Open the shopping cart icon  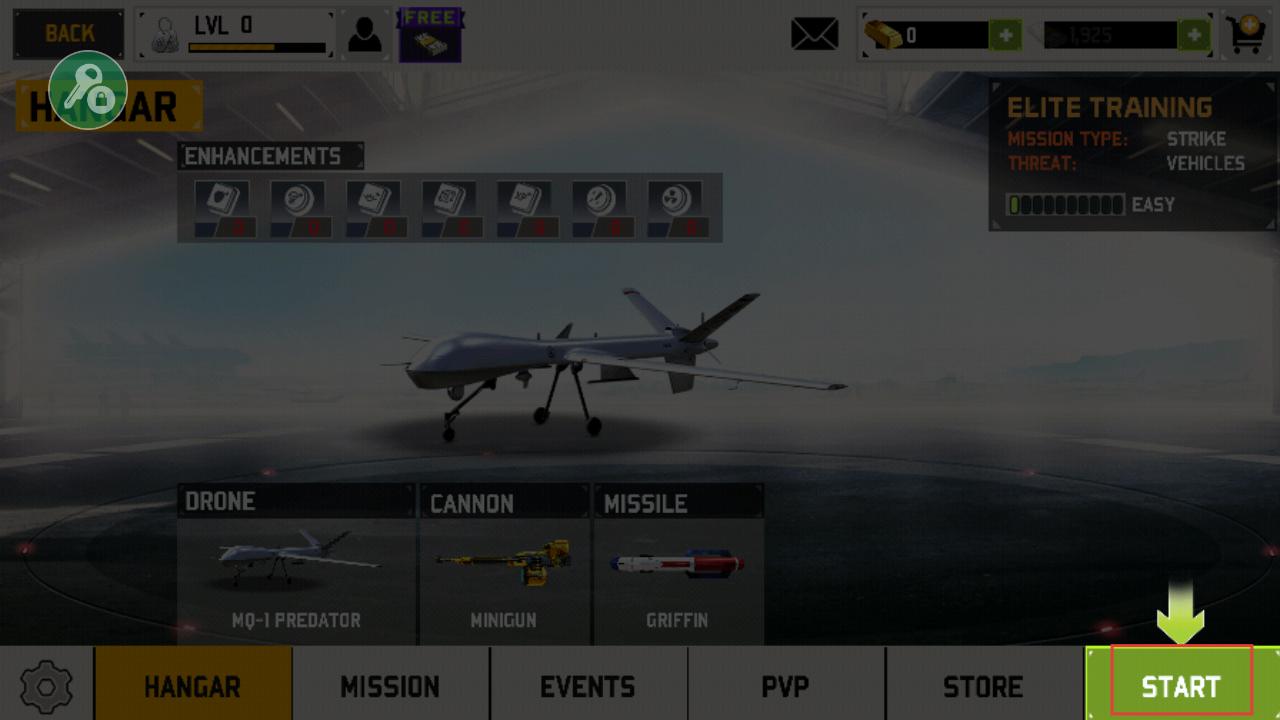[x=1247, y=35]
